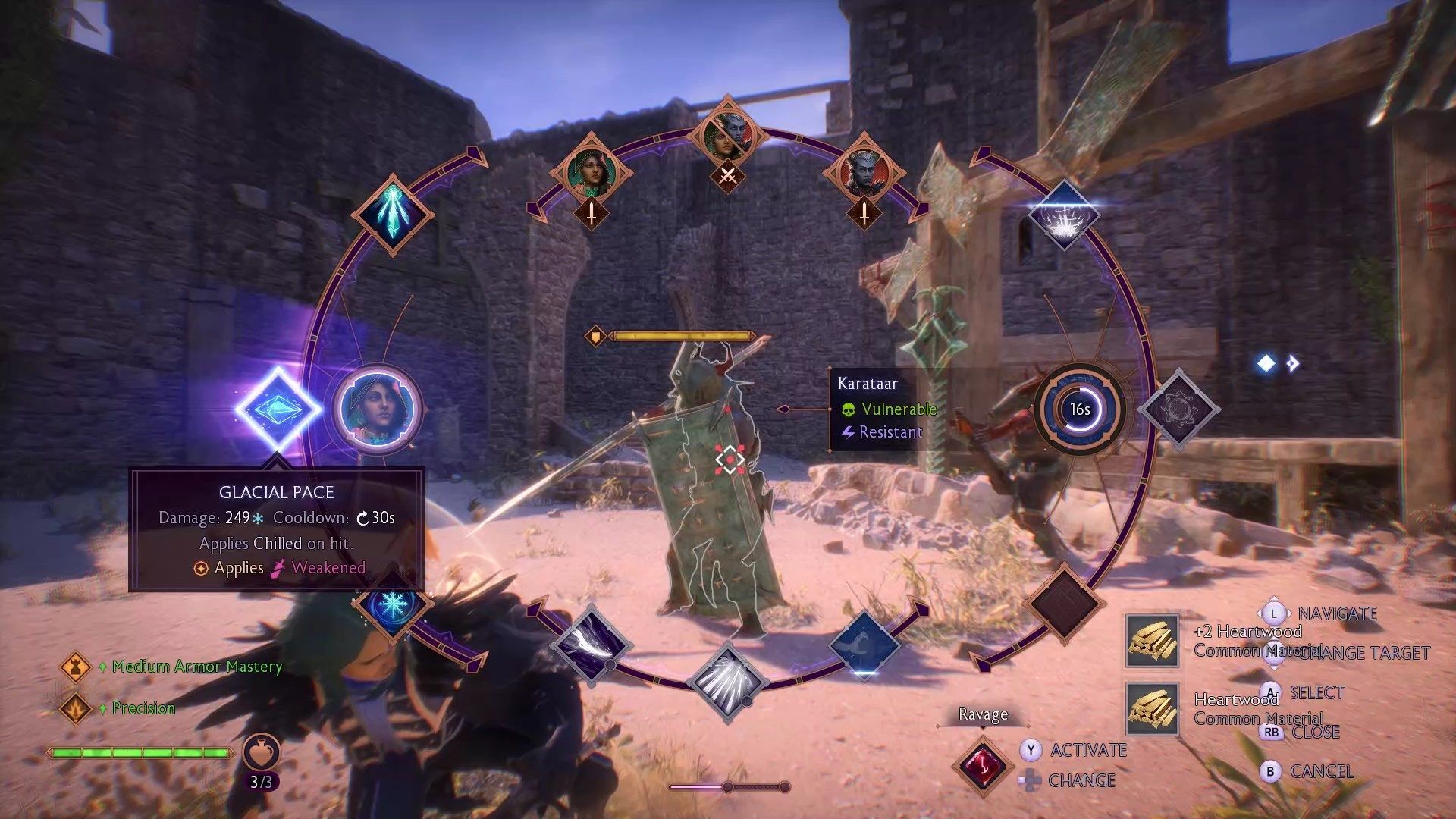
Task: Direct the horned companion to attack
Action: click(864, 173)
